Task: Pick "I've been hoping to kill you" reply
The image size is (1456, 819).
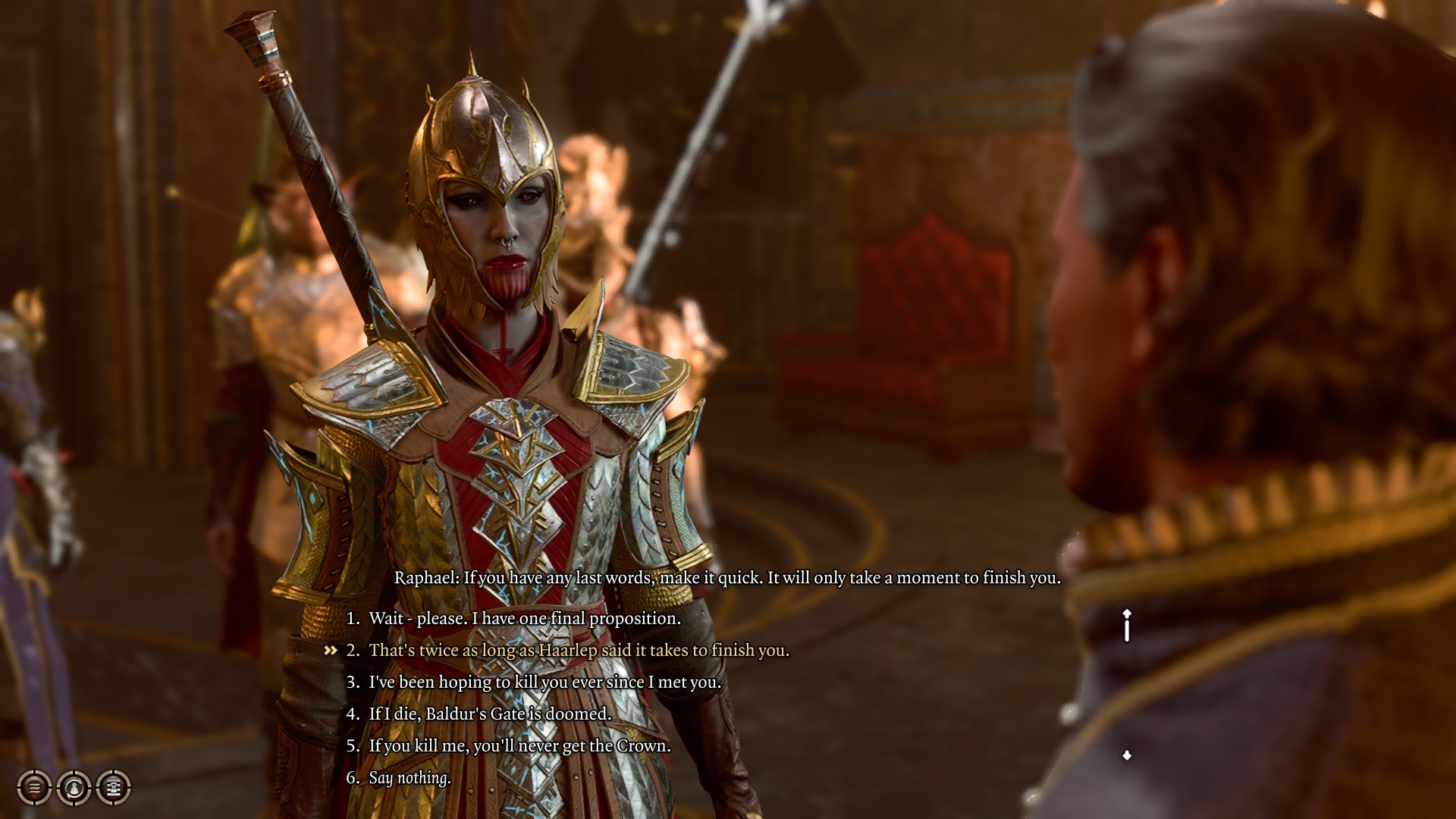Action: 544,682
